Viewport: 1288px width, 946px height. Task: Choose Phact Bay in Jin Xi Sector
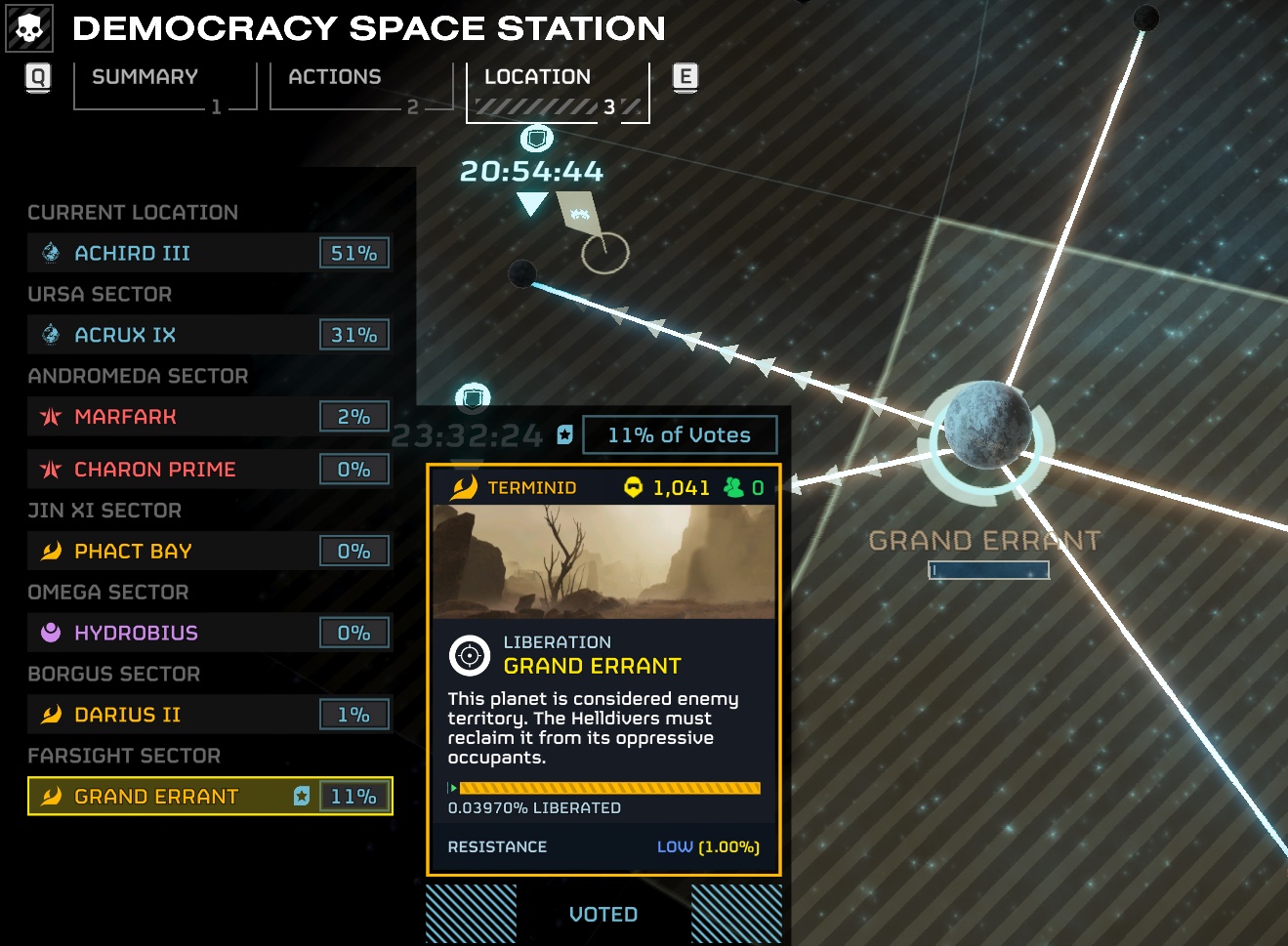click(x=208, y=552)
